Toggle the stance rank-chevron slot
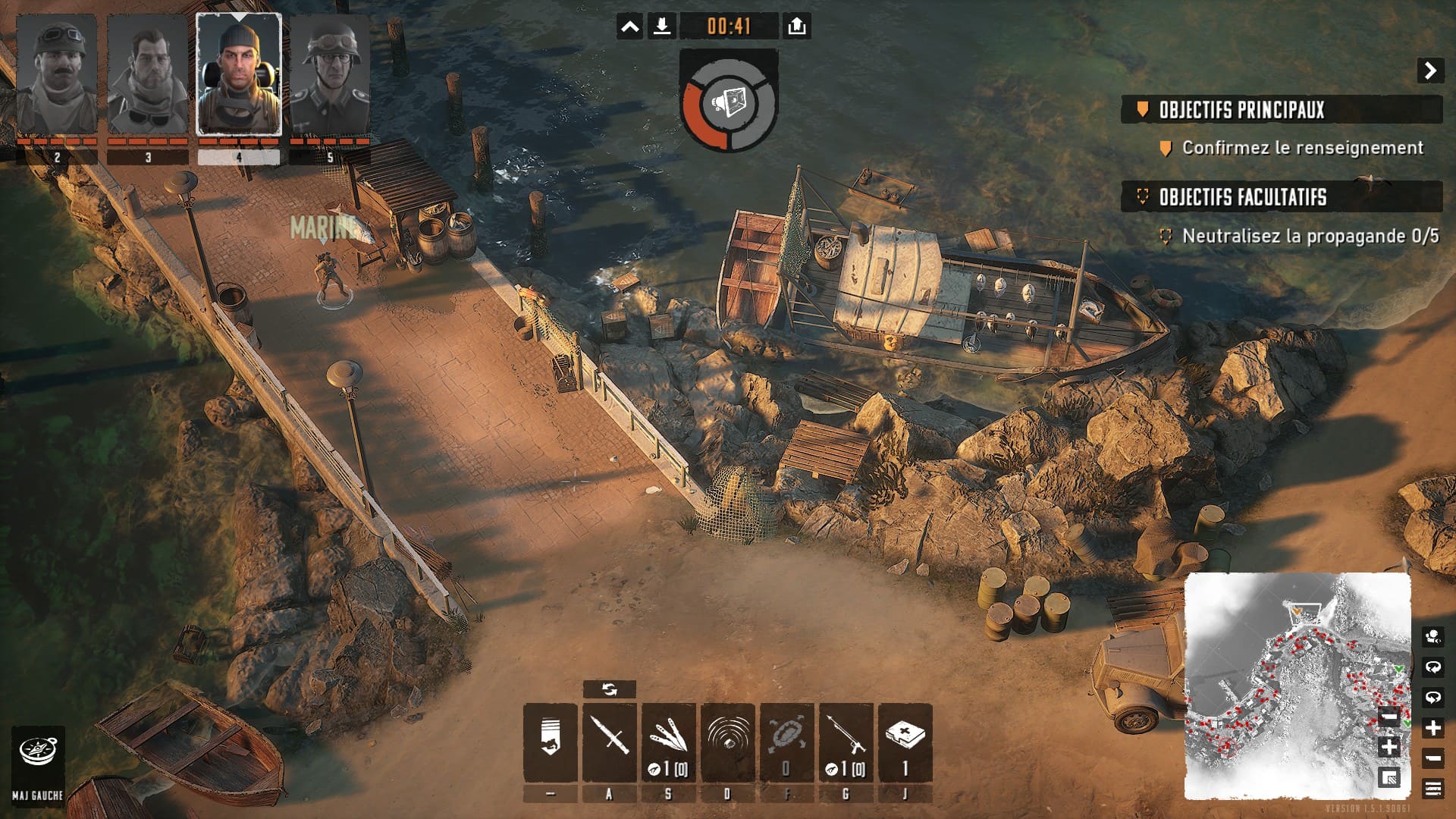 pos(551,741)
